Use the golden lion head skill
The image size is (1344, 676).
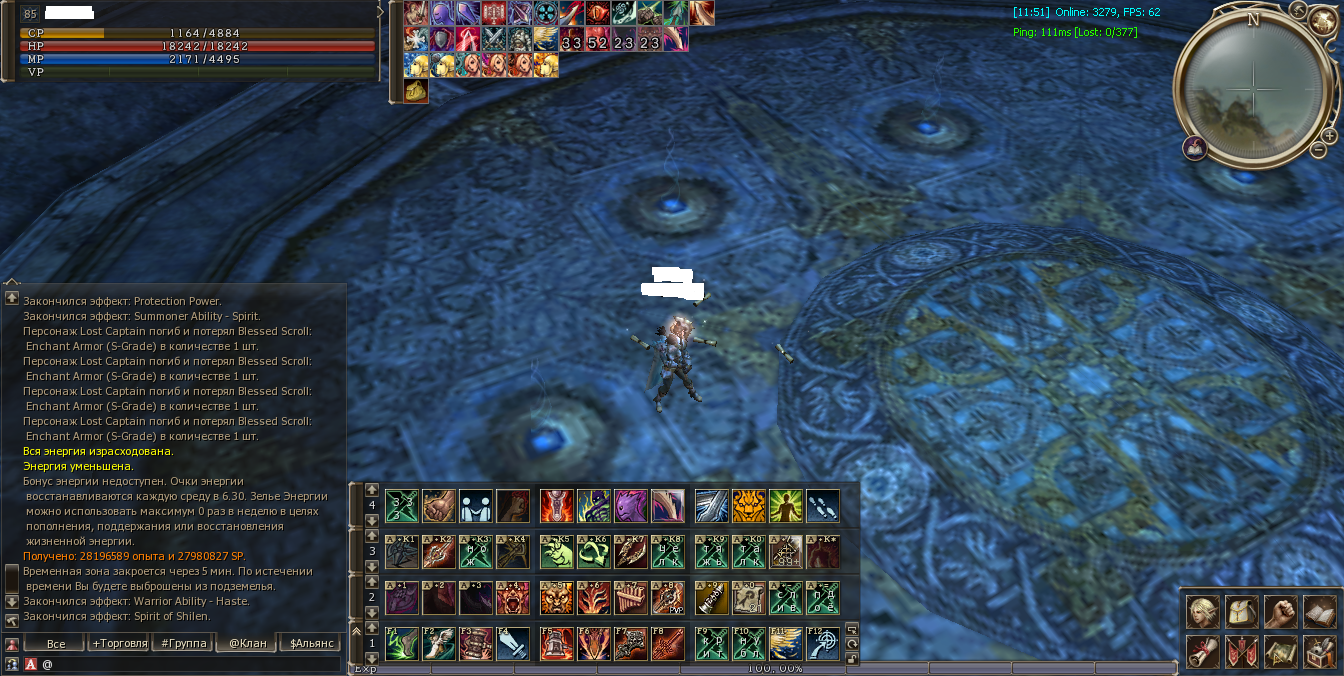pyautogui.click(x=749, y=506)
